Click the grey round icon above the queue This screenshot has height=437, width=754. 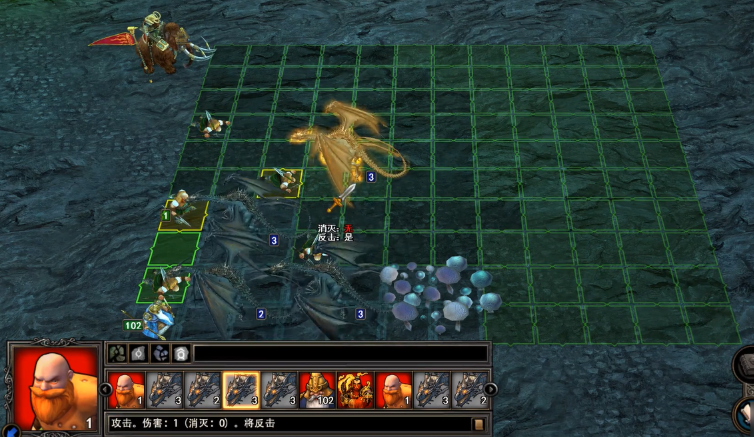137,353
